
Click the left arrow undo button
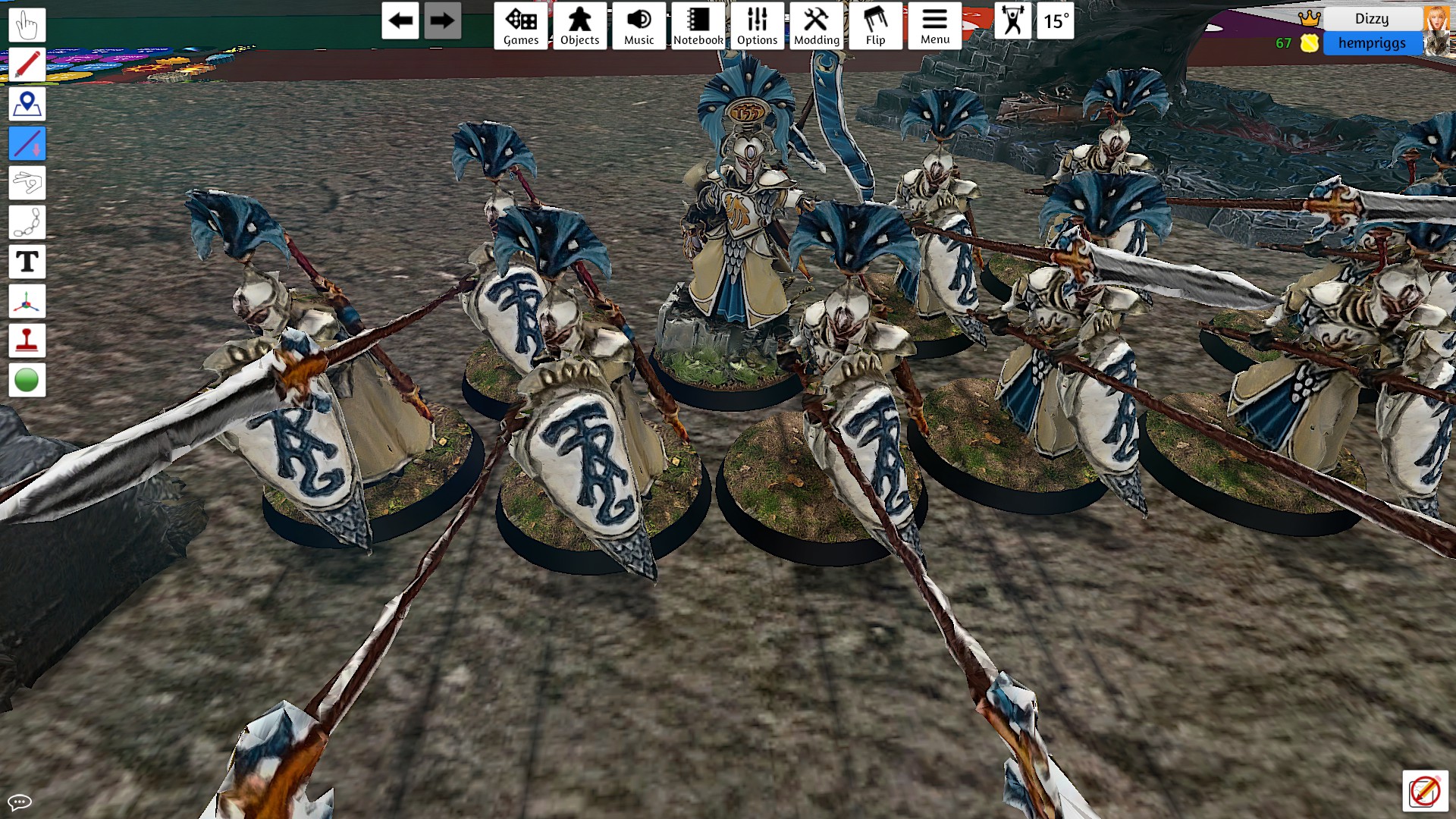(400, 20)
